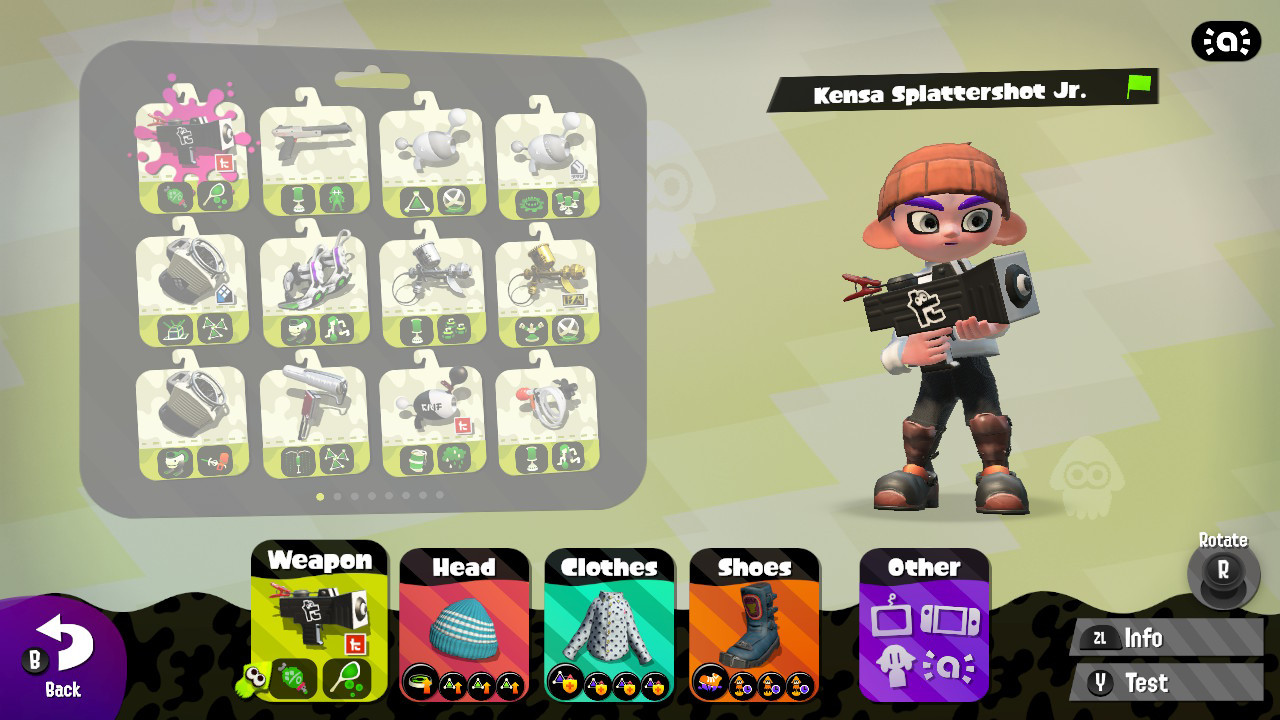Screen dimensions: 1280x720
Task: Click the Rotate stick icon above the R label
Action: [1222, 573]
